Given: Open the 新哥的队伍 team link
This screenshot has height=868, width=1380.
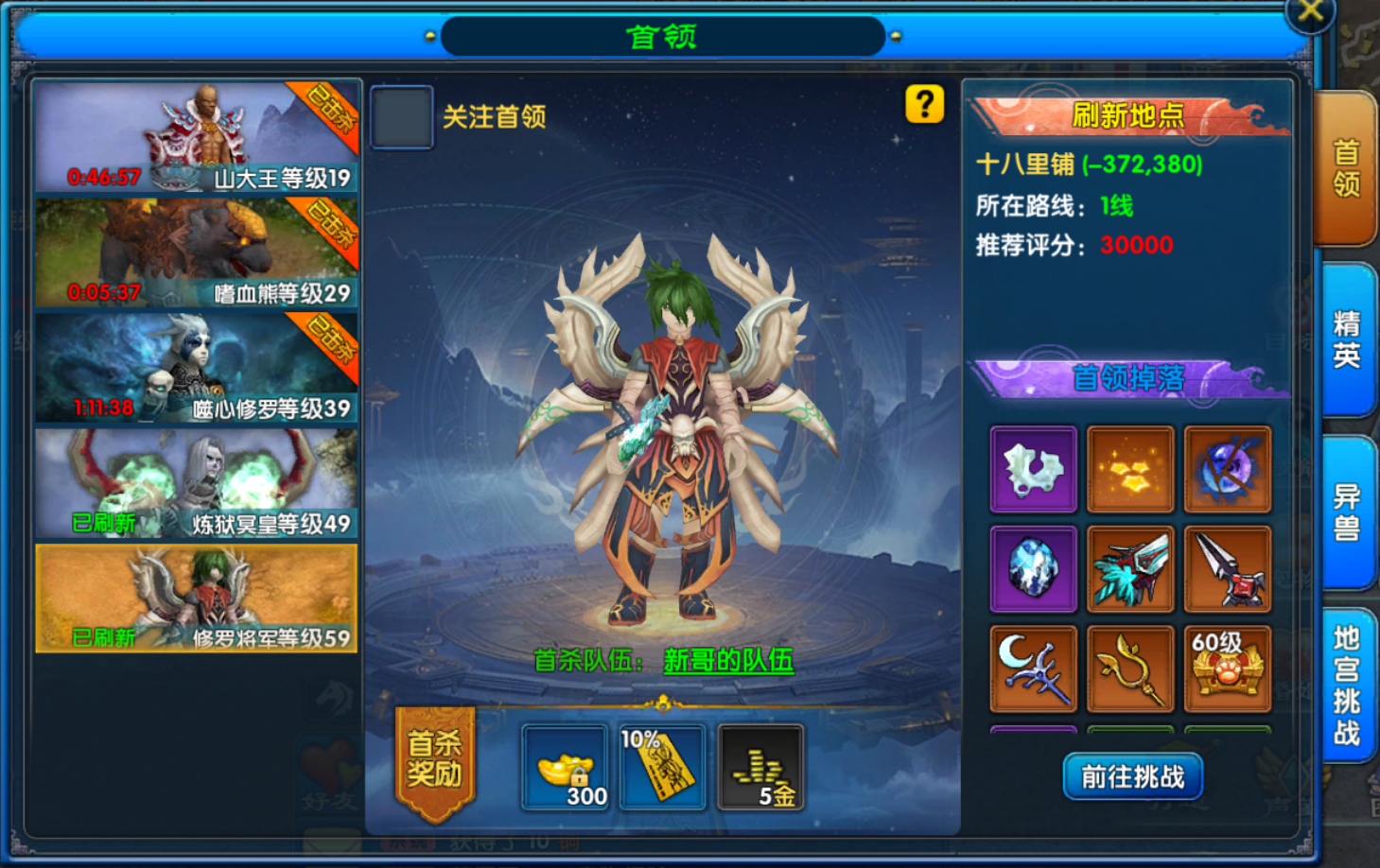Looking at the screenshot, I should pos(728,660).
